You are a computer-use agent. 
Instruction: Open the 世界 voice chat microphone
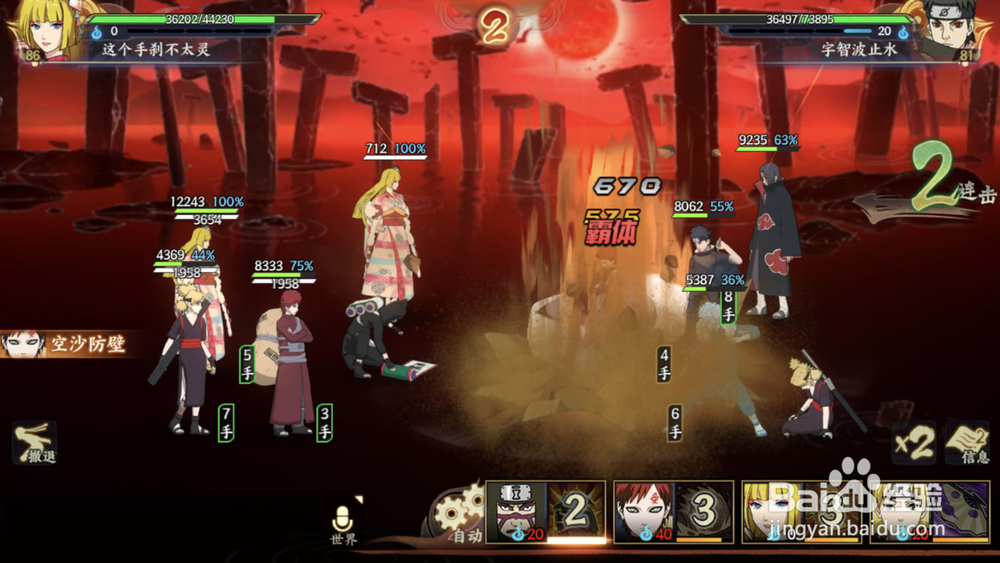pyautogui.click(x=344, y=521)
